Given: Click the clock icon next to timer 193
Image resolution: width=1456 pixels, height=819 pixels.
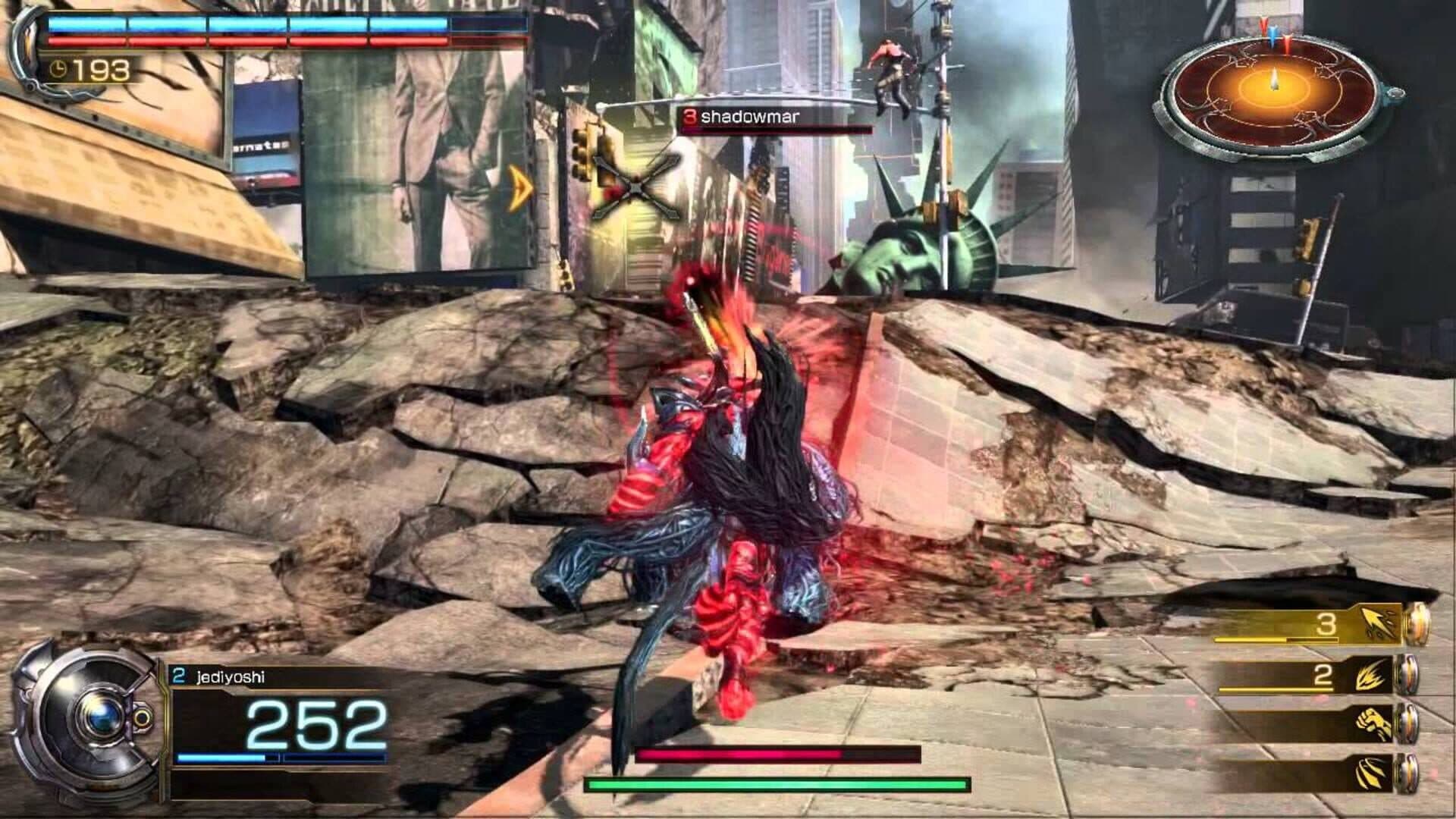Looking at the screenshot, I should pos(60,69).
